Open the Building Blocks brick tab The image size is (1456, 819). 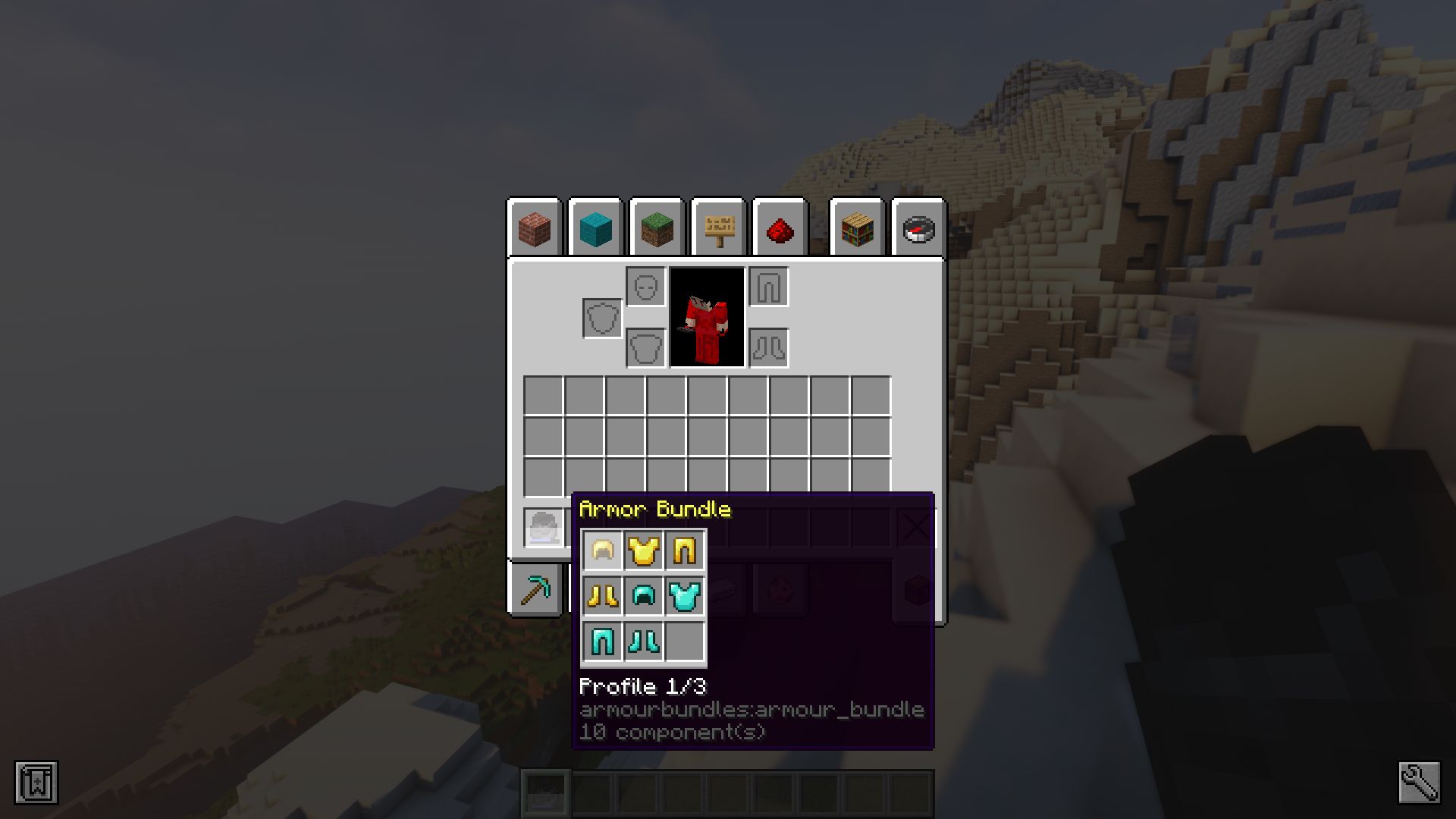click(x=535, y=229)
